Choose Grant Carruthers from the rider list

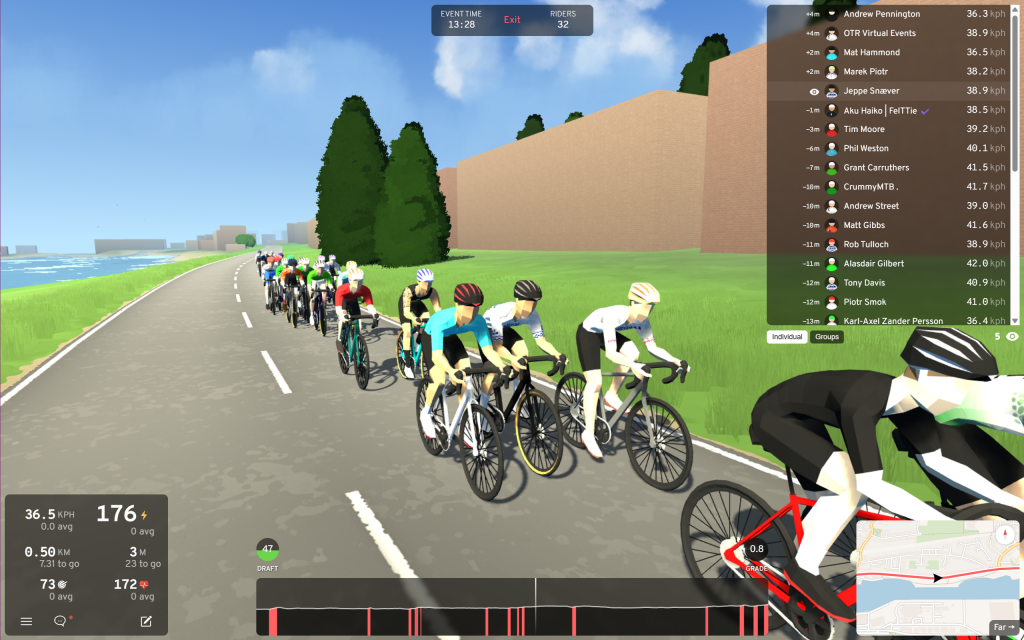tap(876, 167)
